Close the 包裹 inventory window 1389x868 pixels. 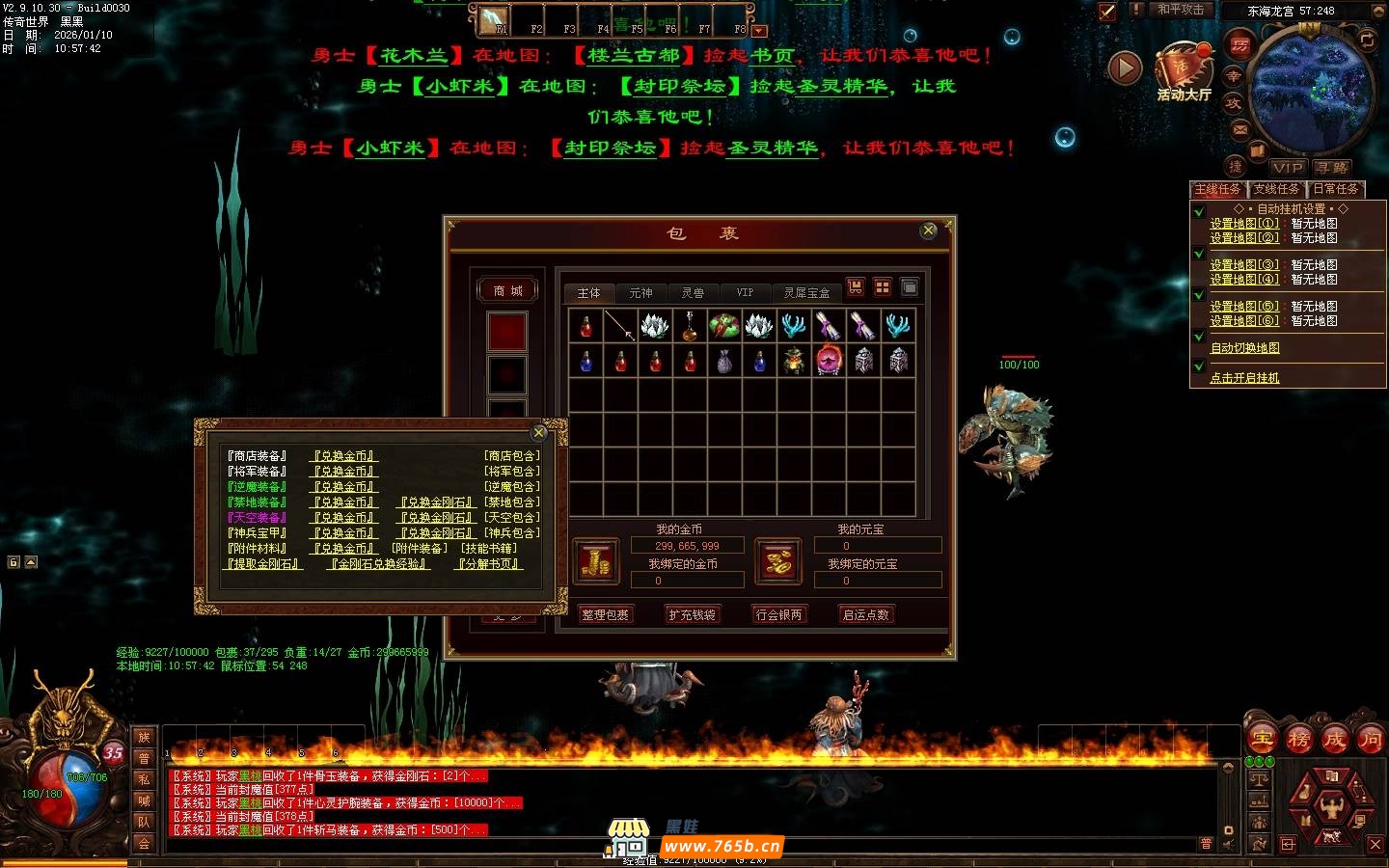click(928, 231)
